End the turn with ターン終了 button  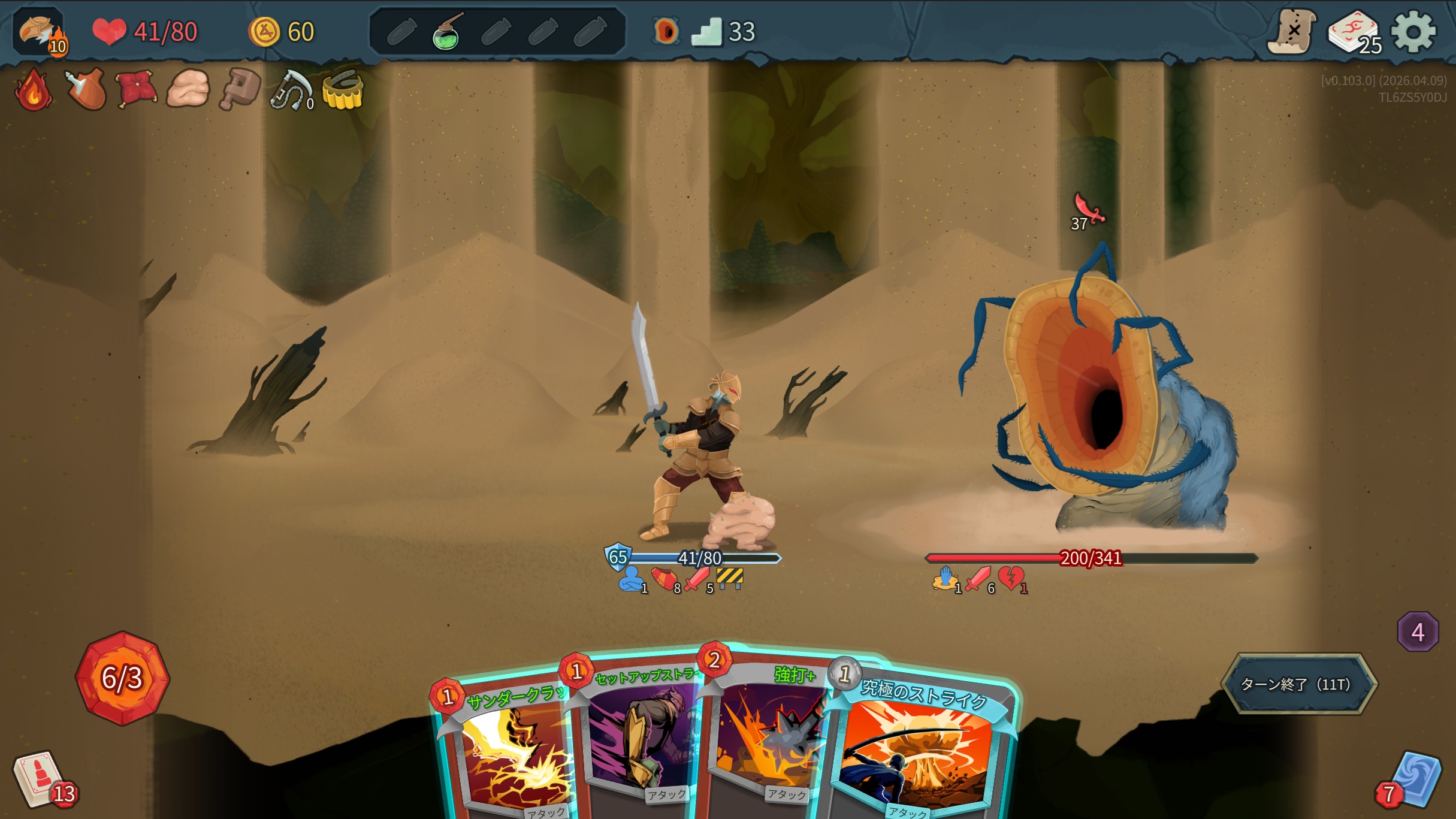[x=1298, y=684]
